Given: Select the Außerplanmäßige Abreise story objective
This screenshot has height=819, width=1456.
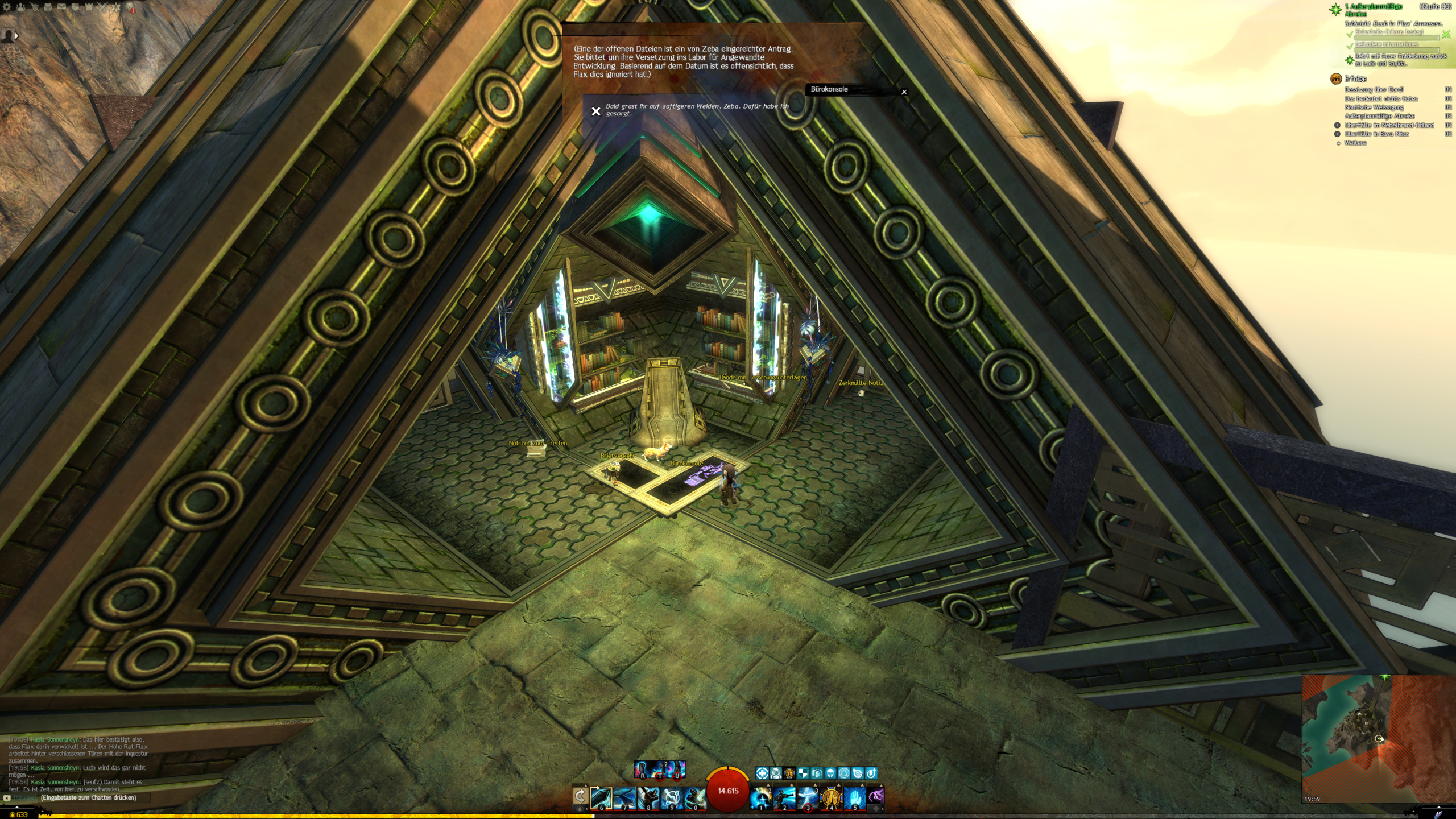Looking at the screenshot, I should point(1373,9).
